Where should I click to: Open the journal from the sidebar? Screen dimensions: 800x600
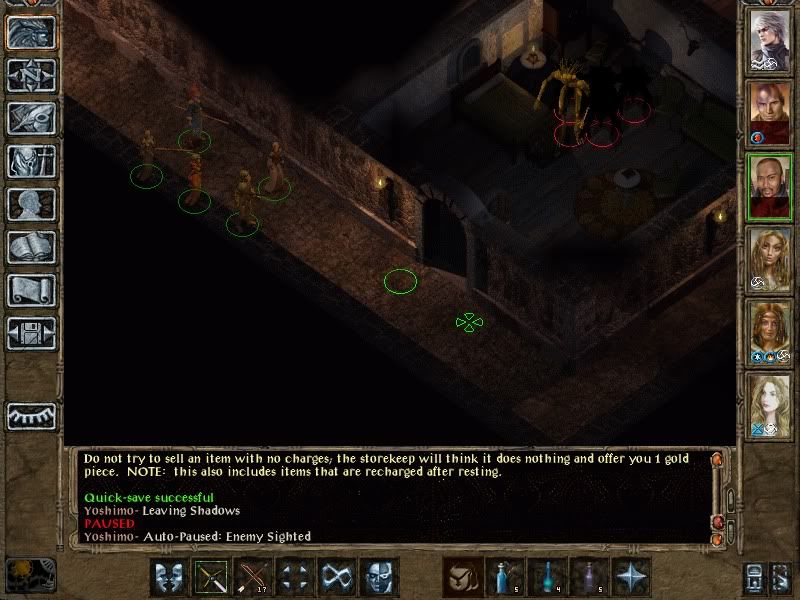coord(31,118)
